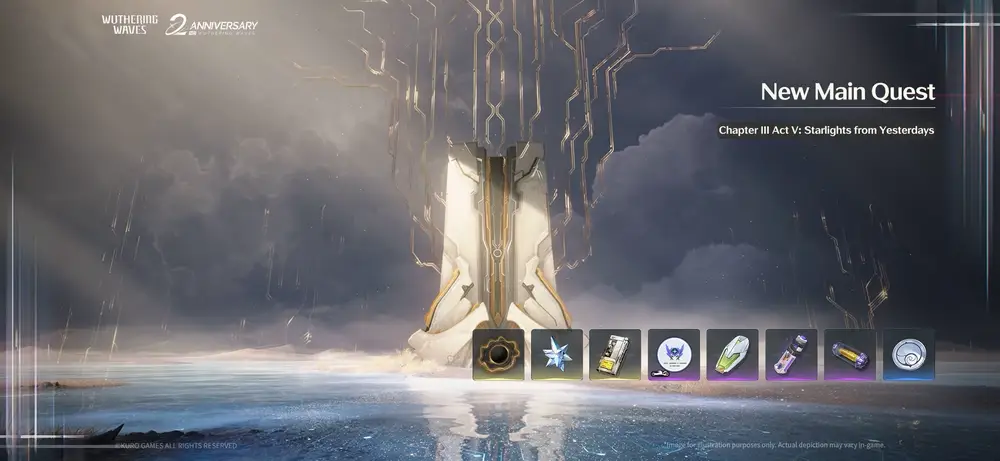Choose the yellow energy core cylinder reward
1000x461 pixels.
click(849, 354)
